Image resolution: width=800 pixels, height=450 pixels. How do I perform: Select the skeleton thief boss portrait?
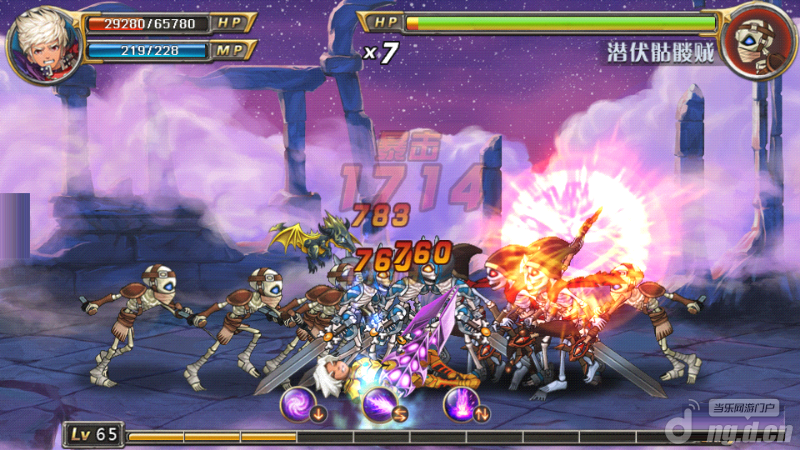(757, 42)
